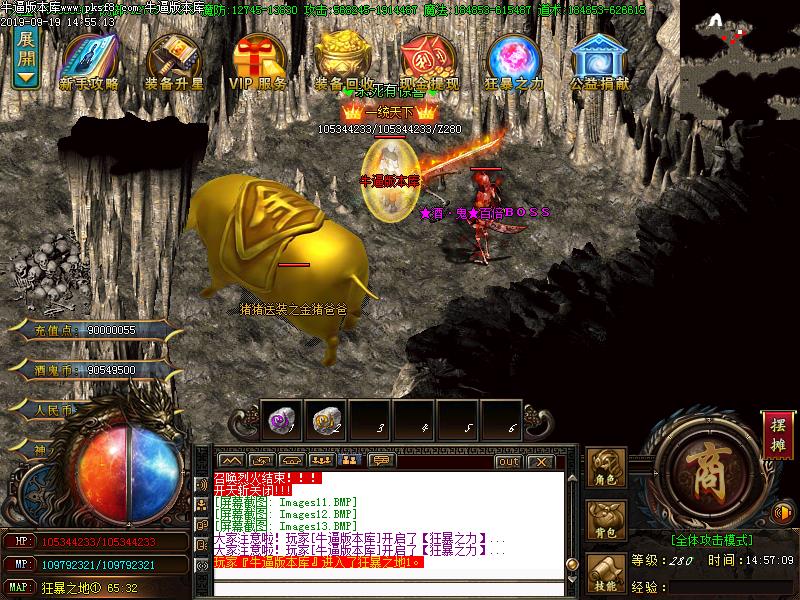The width and height of the screenshot is (800, 600).
Task: Toggle the 展開 expand menu button
Action: pyautogui.click(x=27, y=58)
